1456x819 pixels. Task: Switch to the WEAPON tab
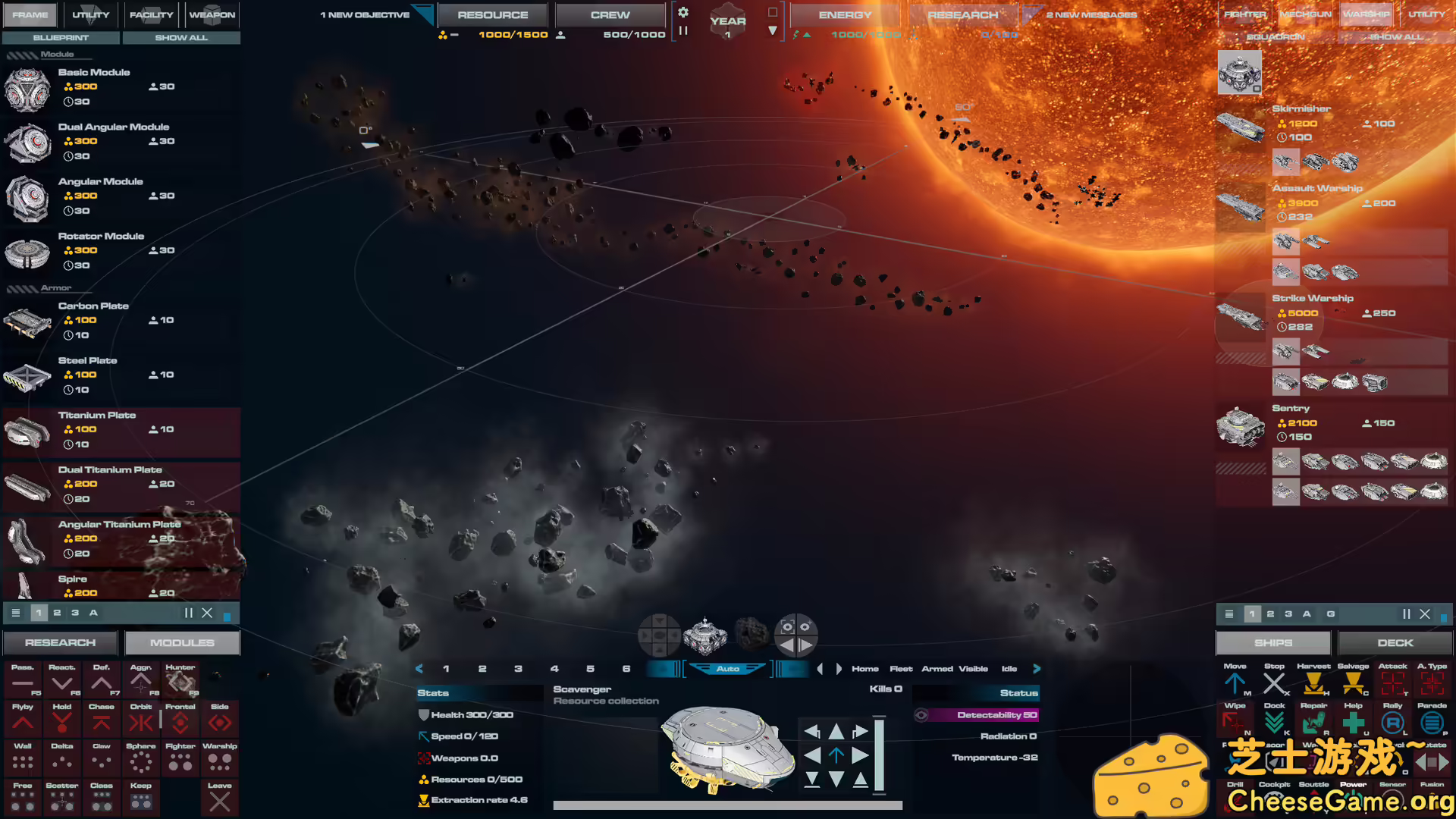212,14
